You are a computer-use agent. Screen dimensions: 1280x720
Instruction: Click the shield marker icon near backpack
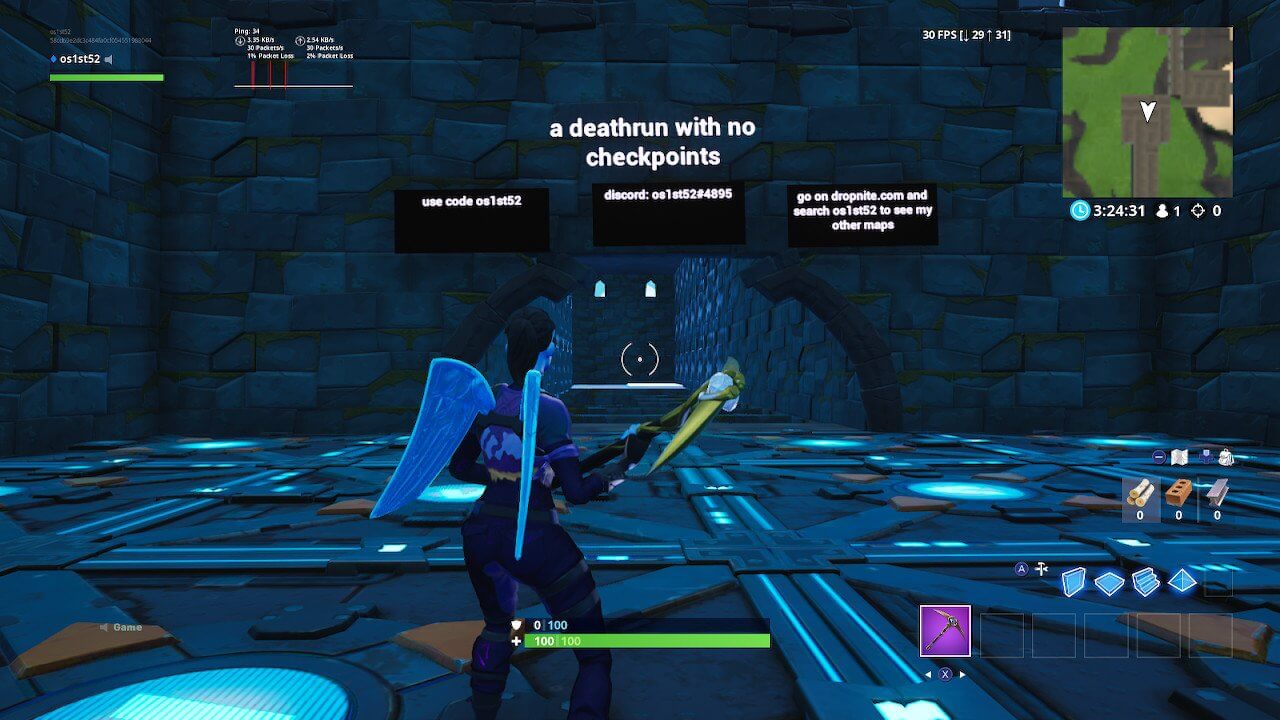1206,455
